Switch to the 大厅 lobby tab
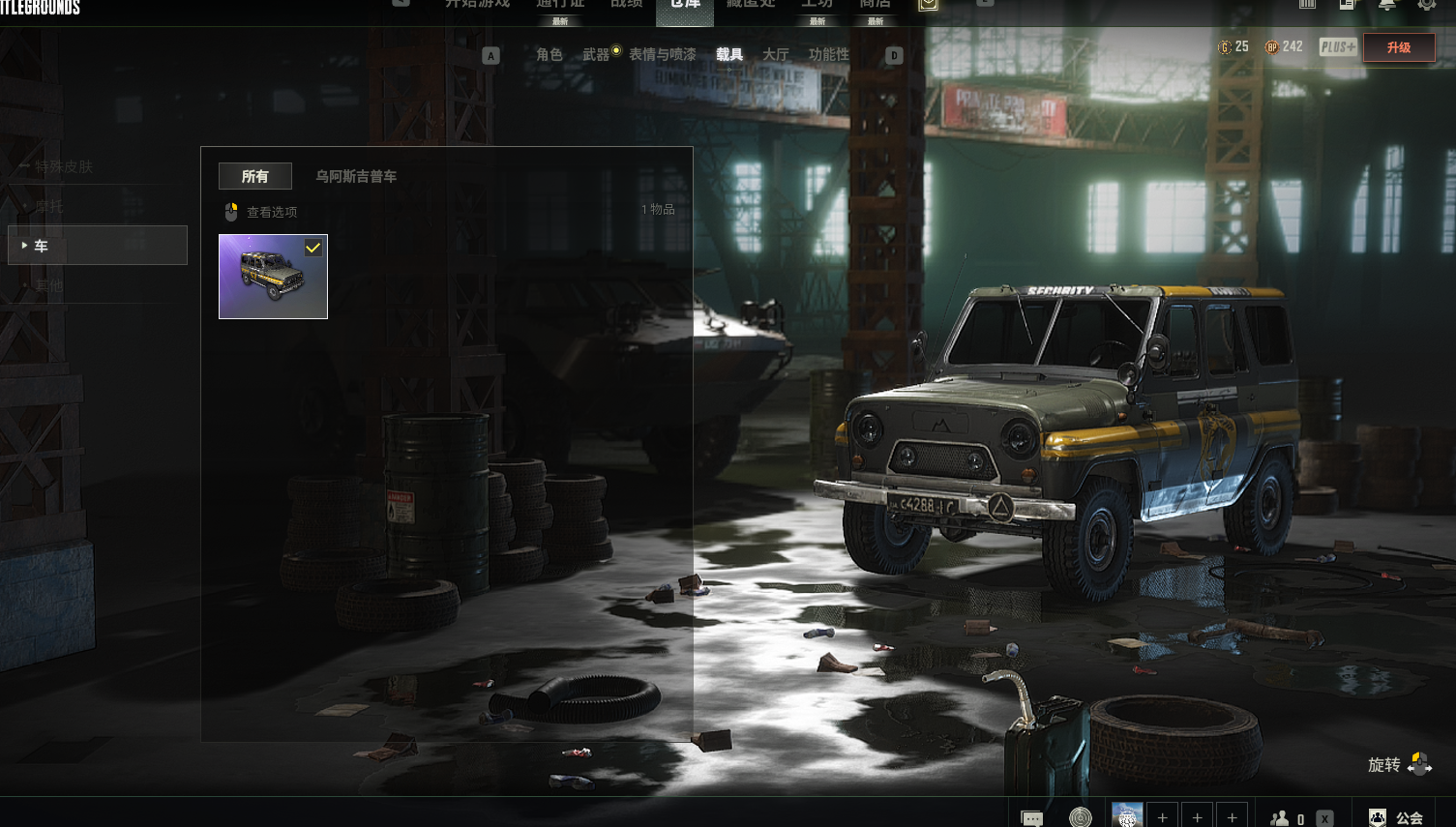Screen dimensions: 1456x827 click(x=775, y=55)
